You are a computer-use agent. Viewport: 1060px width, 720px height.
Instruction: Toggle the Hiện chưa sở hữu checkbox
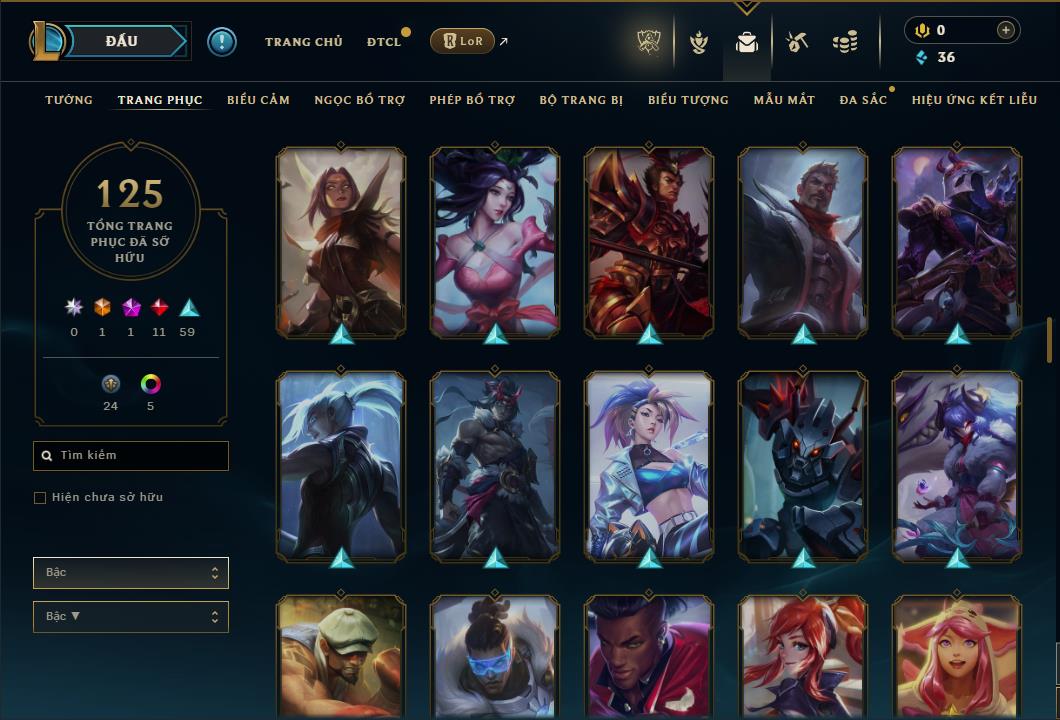pyautogui.click(x=40, y=498)
